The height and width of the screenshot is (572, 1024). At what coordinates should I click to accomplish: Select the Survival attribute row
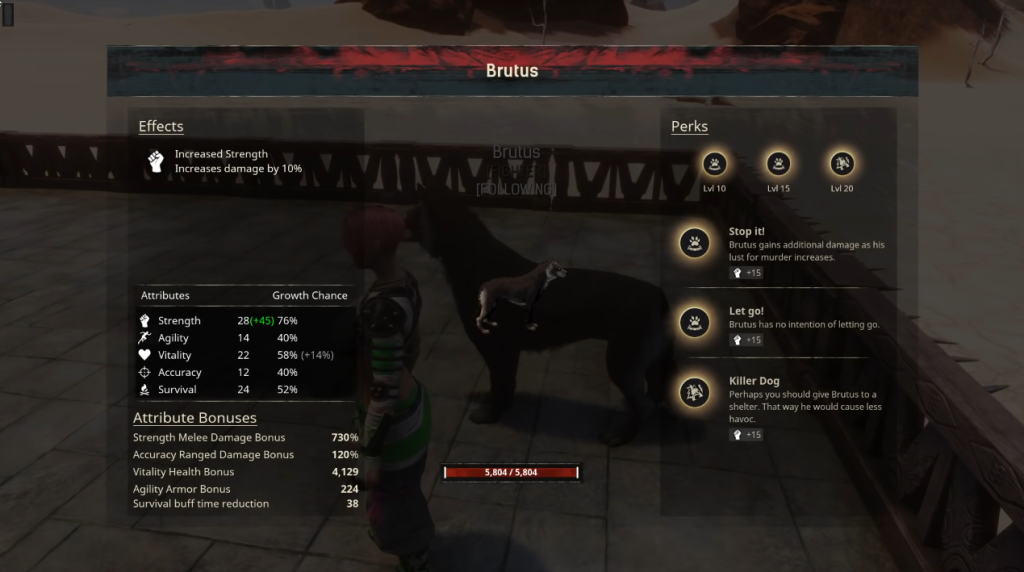click(x=244, y=389)
